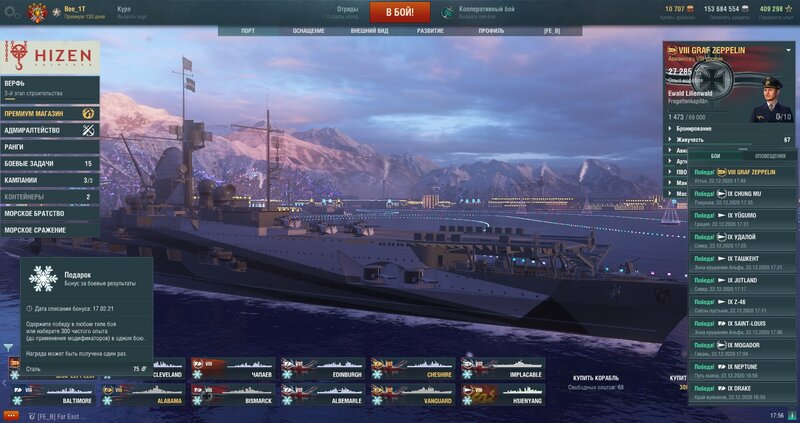Screen dimensions: 800x423
Task: Switch to the Оповещения notifications tab
Action: tap(769, 156)
